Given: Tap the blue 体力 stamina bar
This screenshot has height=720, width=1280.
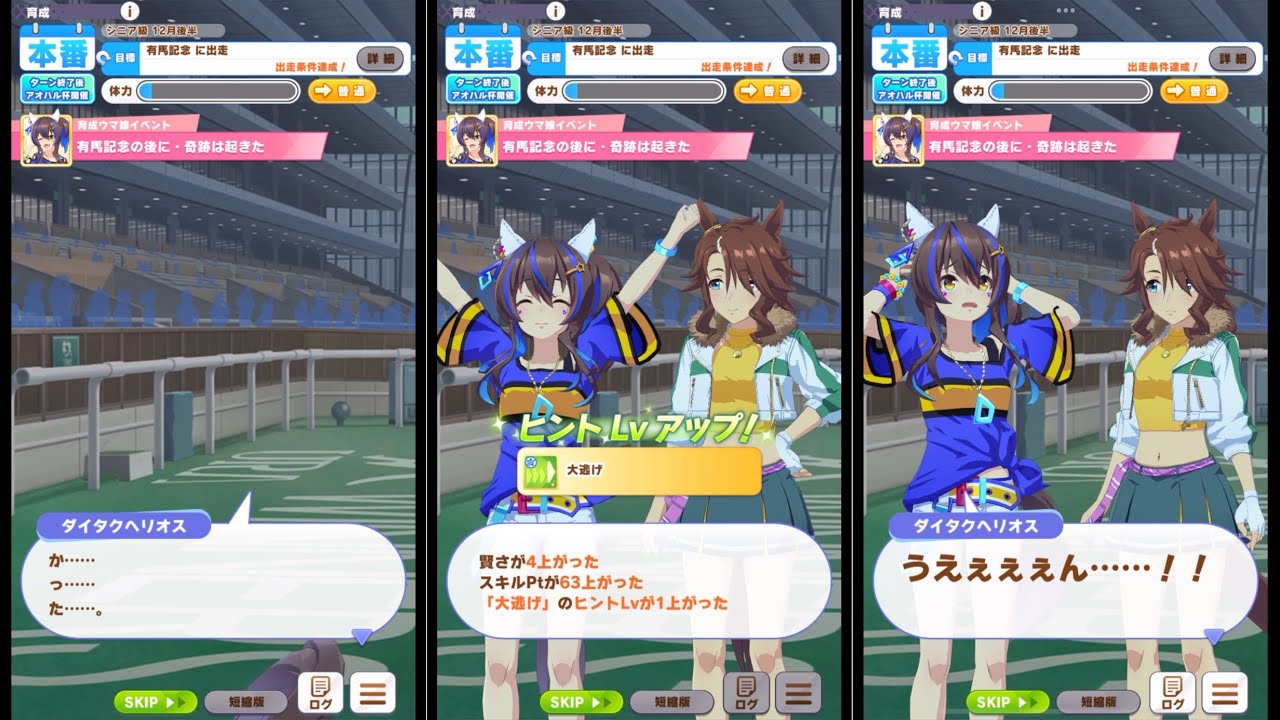Looking at the screenshot, I should pyautogui.click(x=210, y=91).
